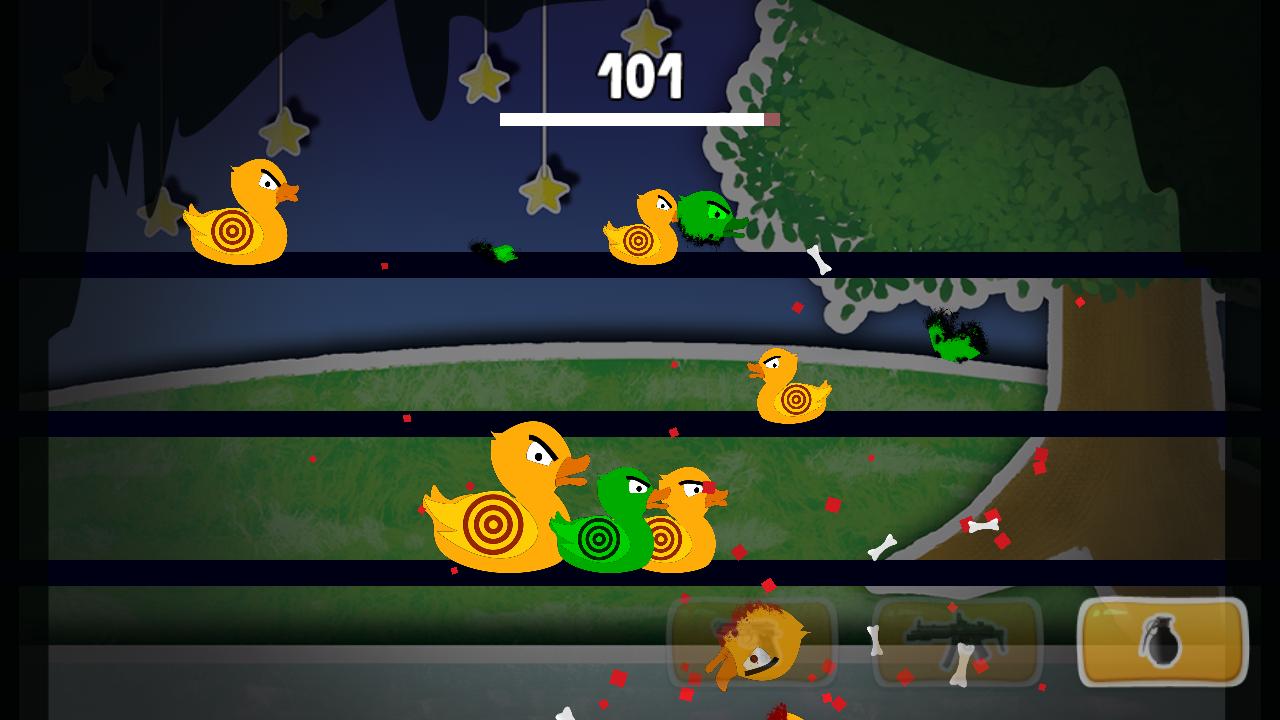Click the bone falling on the top shelf
This screenshot has height=720, width=1280.
817,258
